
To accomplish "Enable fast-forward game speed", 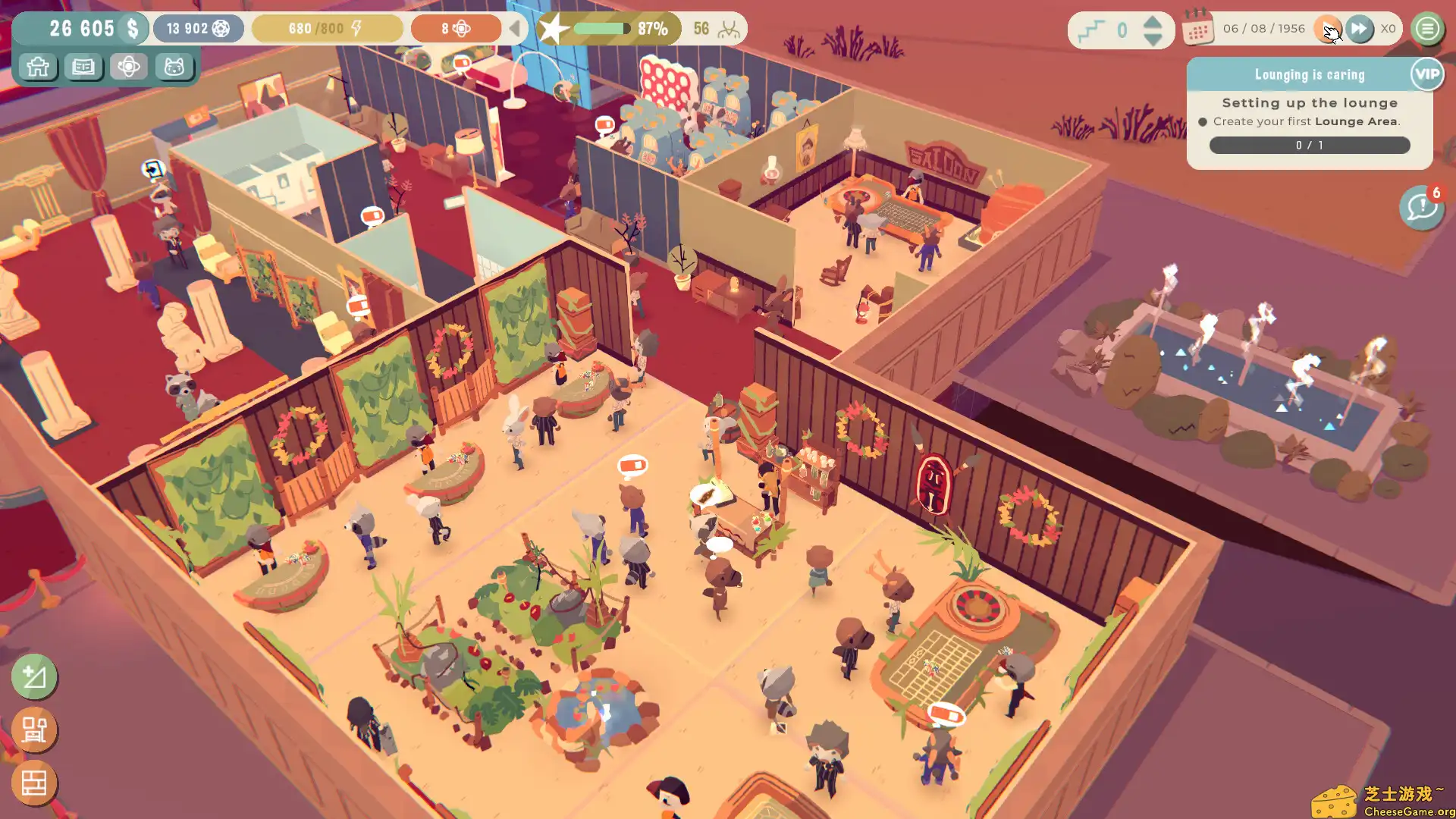I will point(1360,29).
